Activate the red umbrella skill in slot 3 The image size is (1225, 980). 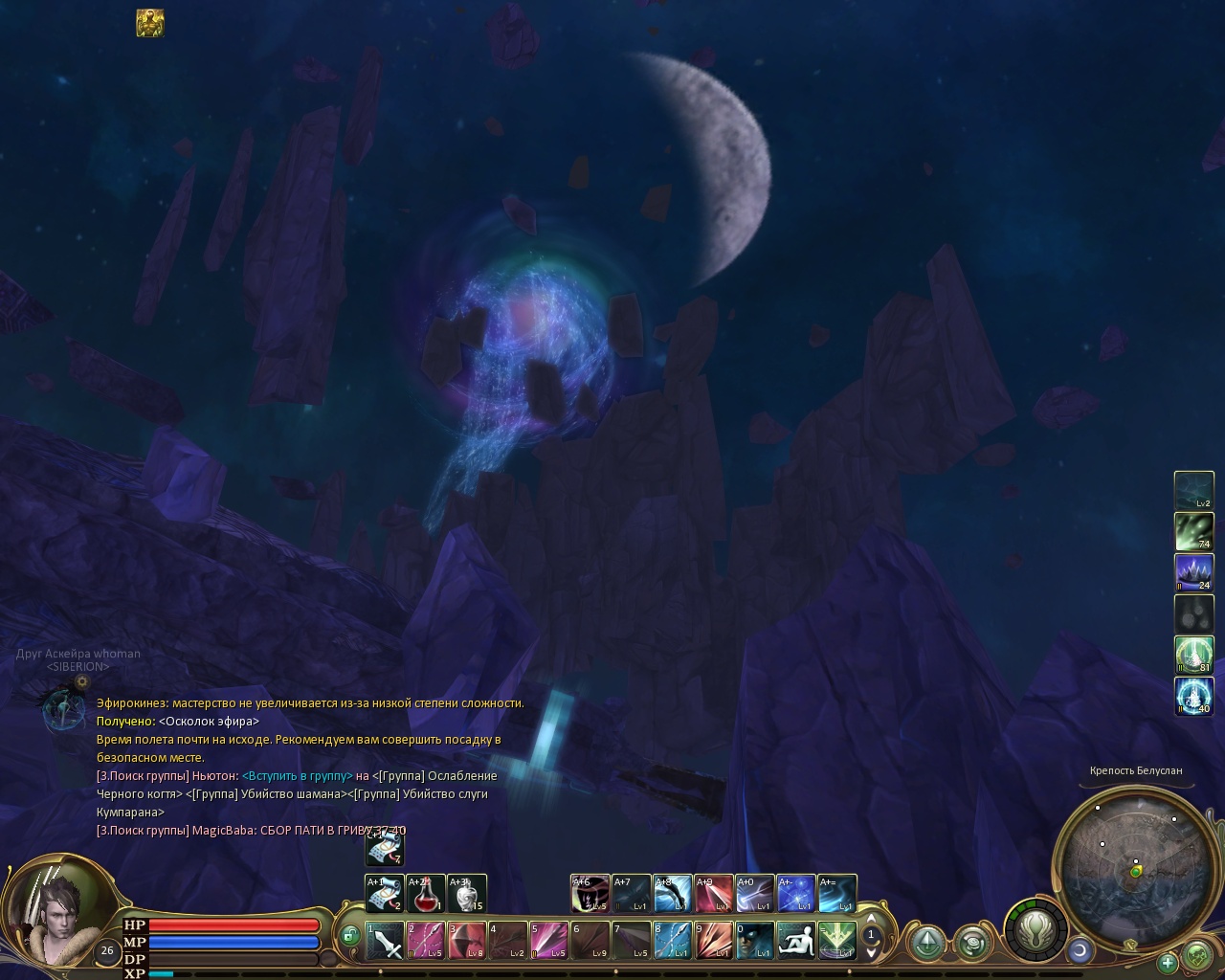(467, 940)
